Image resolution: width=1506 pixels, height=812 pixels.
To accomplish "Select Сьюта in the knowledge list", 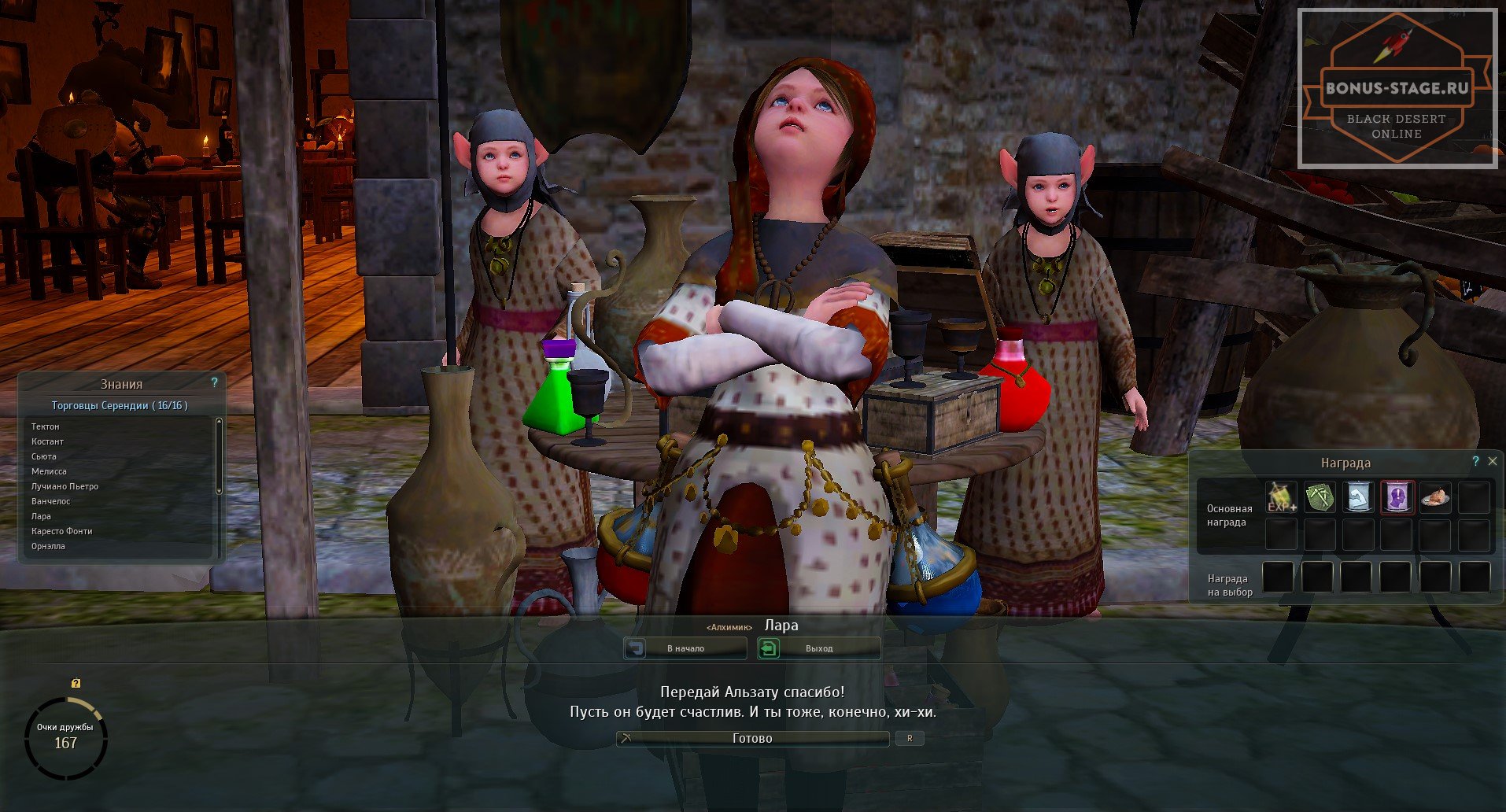I will click(44, 456).
